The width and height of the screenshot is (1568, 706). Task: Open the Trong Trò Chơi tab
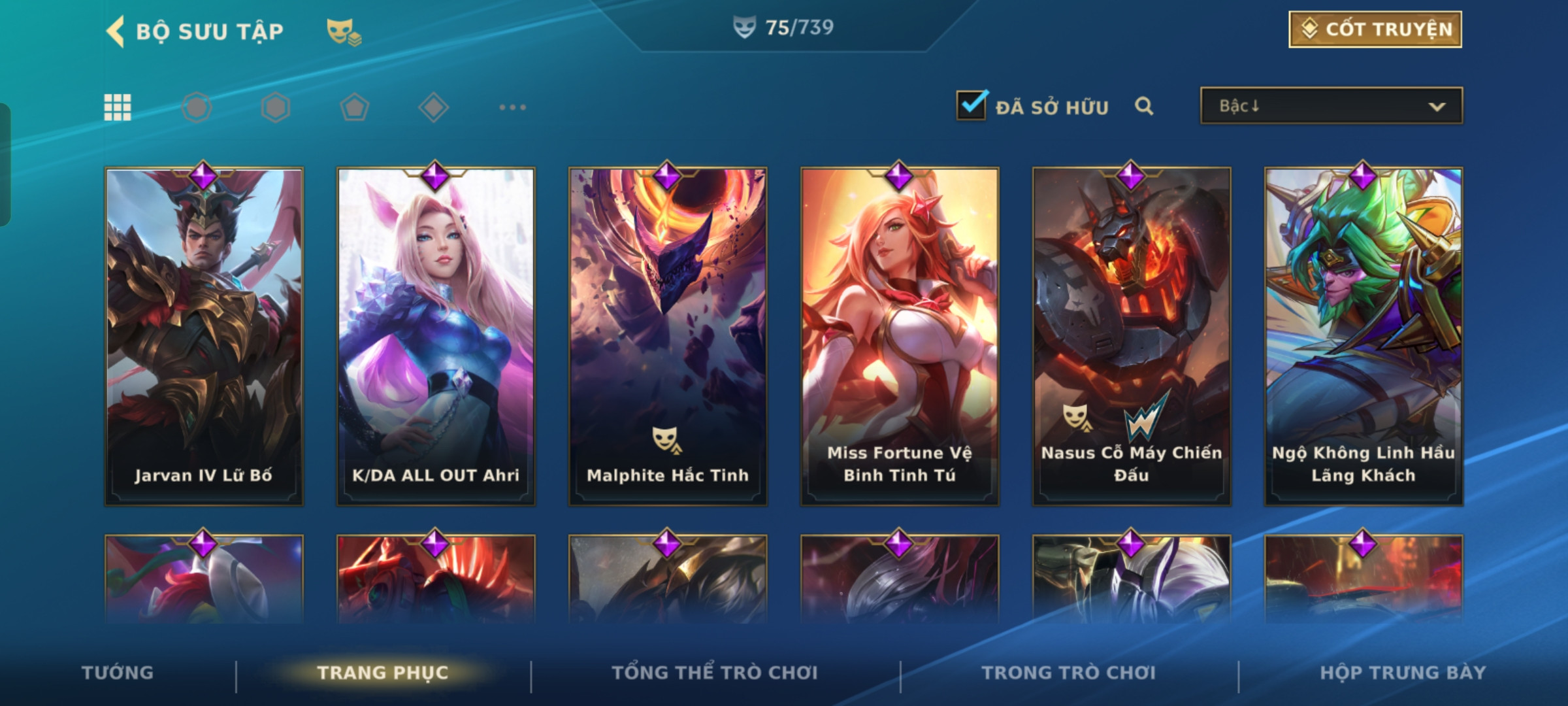1069,673
